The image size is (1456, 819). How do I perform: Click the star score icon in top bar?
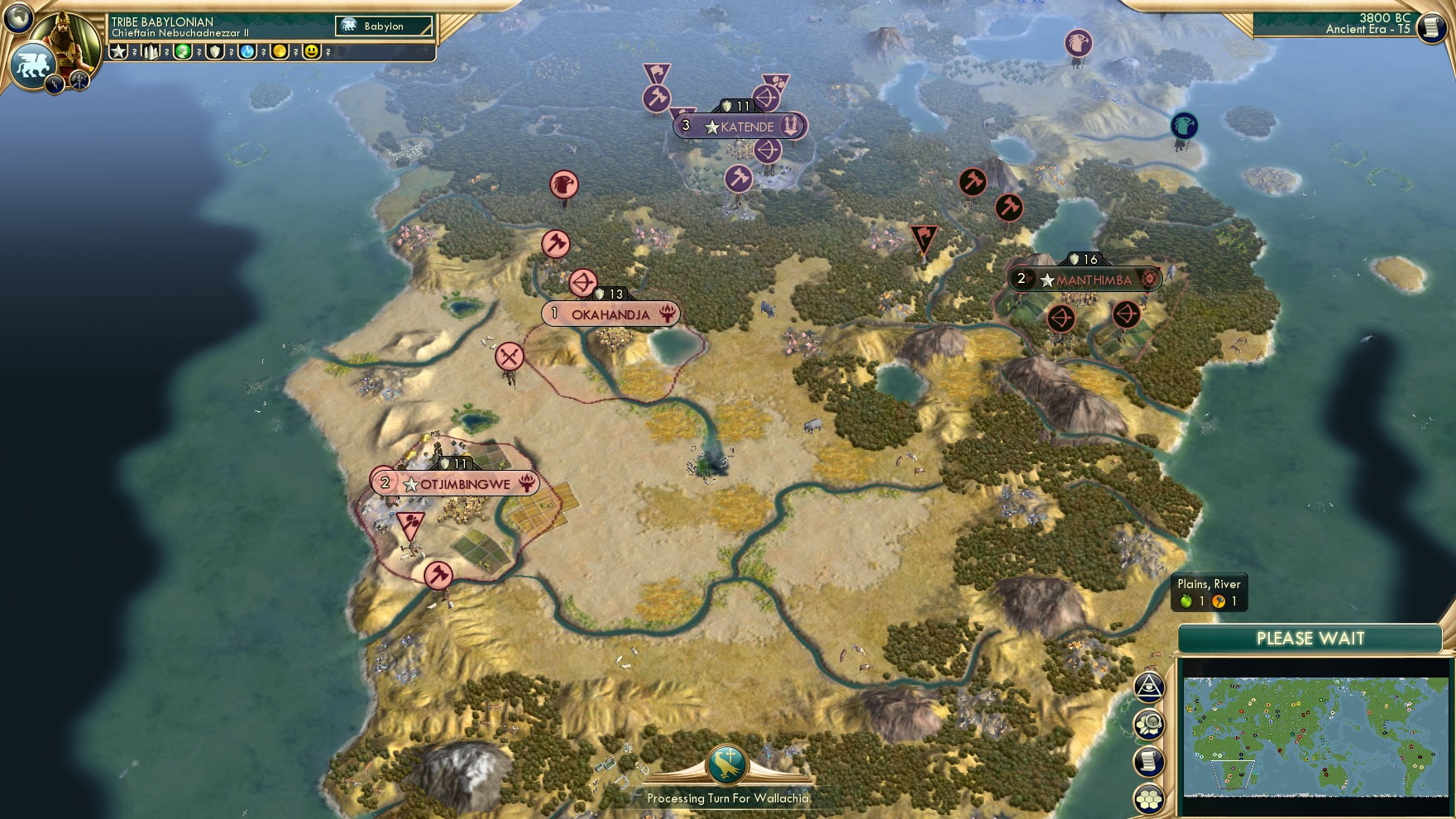[118, 51]
